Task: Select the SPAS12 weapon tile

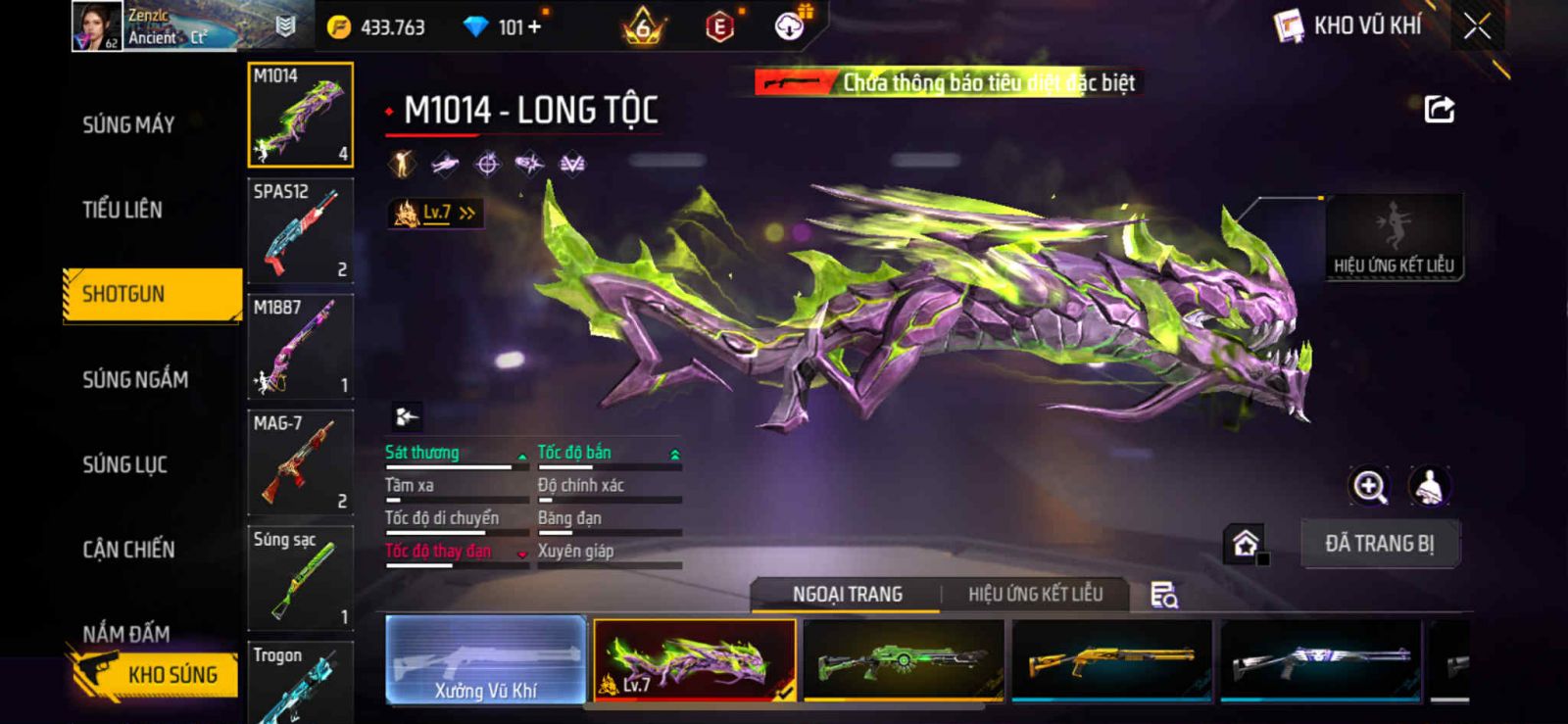Action: [301, 231]
